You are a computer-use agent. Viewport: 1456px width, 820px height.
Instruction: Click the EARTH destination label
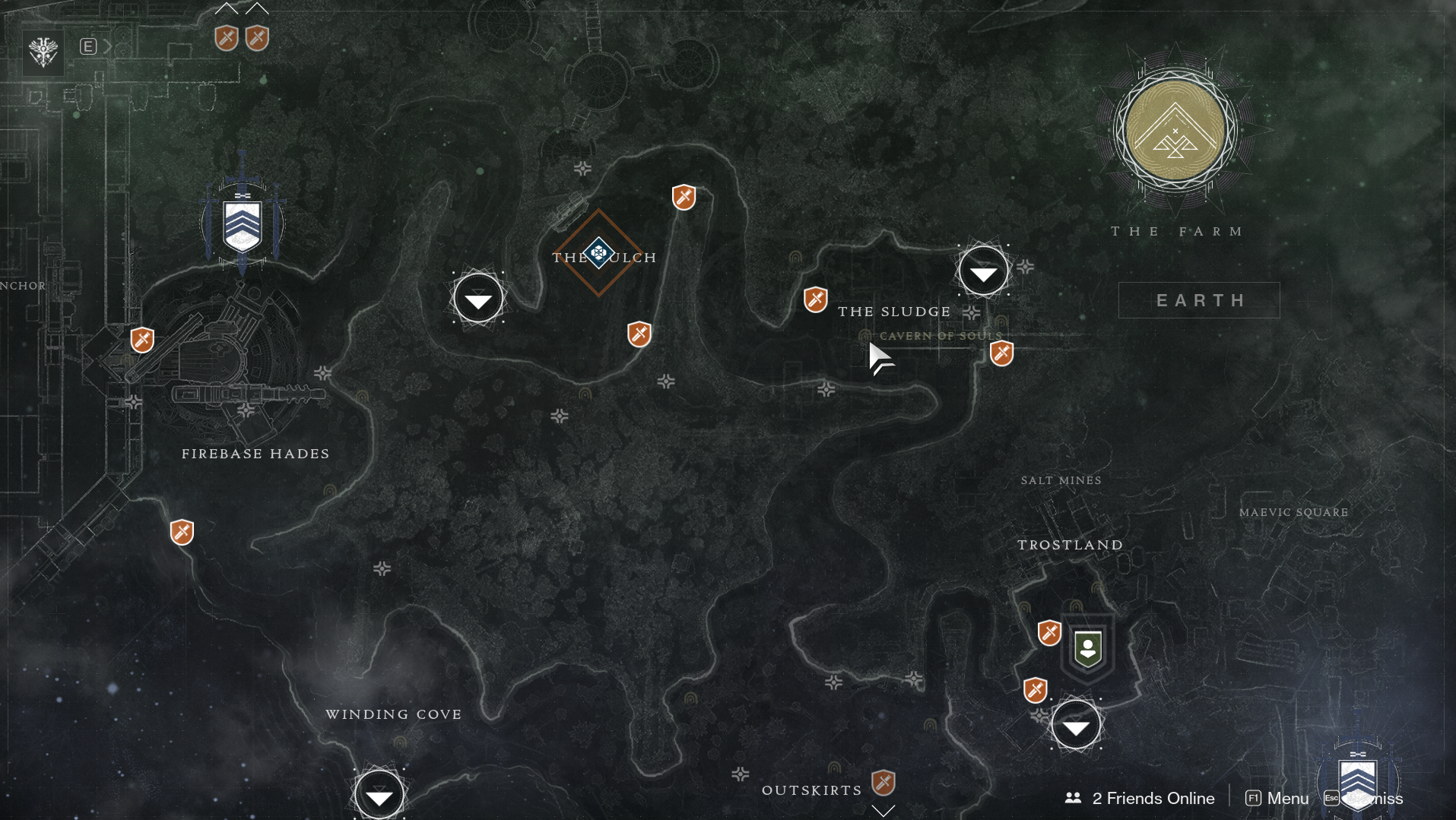(x=1199, y=300)
